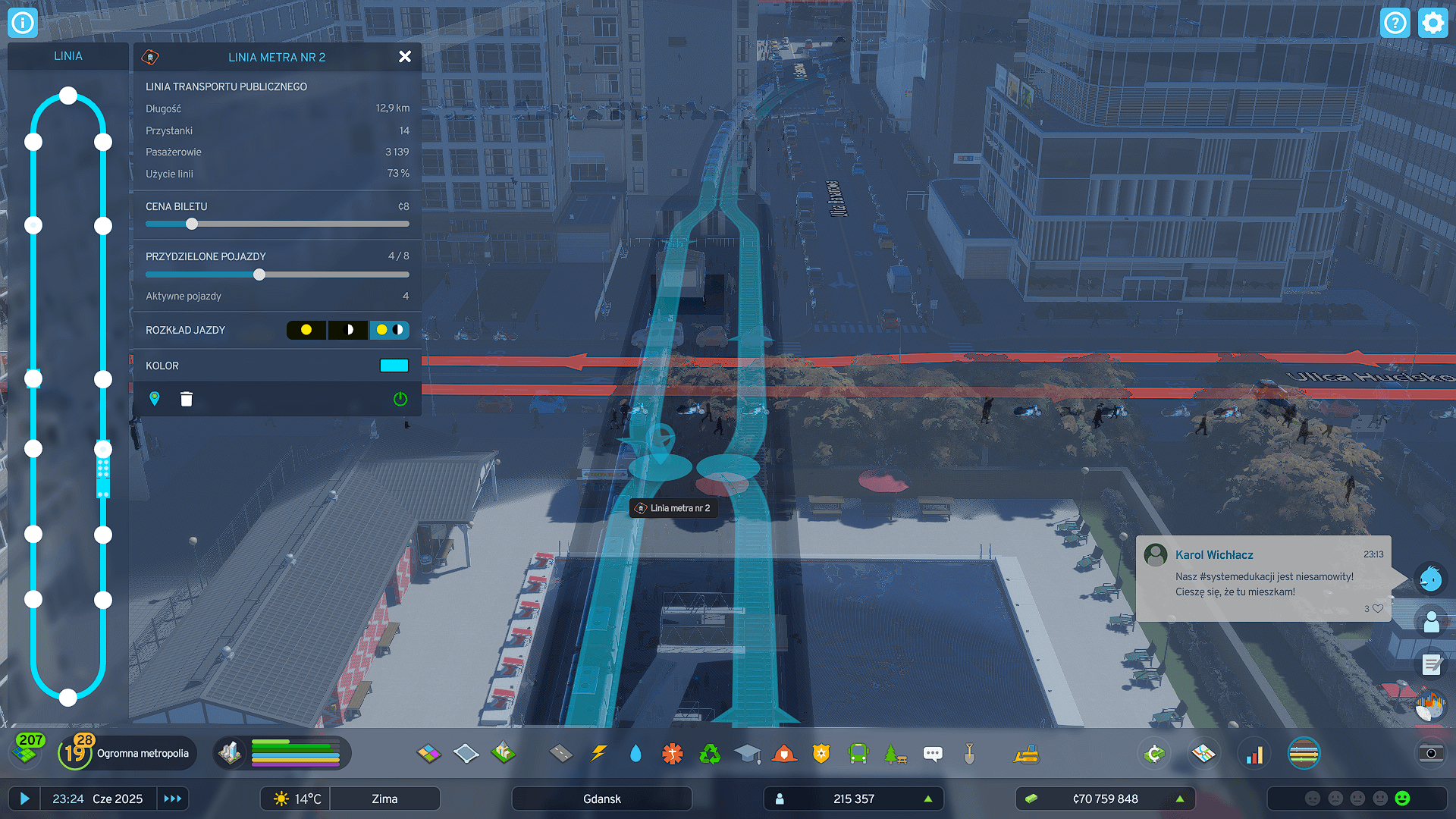Delete the metro line using the trash icon

[186, 399]
